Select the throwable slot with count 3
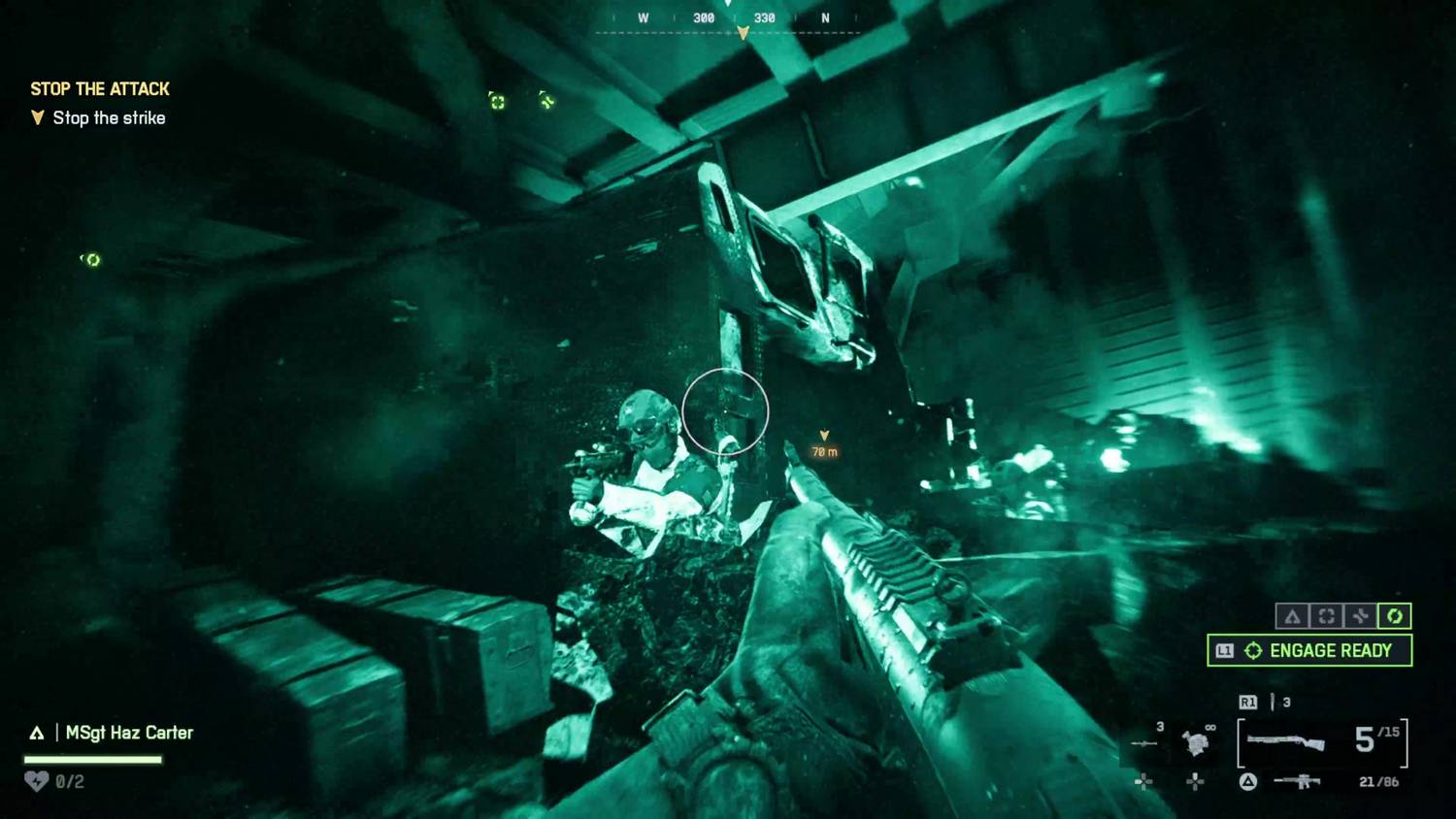This screenshot has height=819, width=1456. (1146, 742)
